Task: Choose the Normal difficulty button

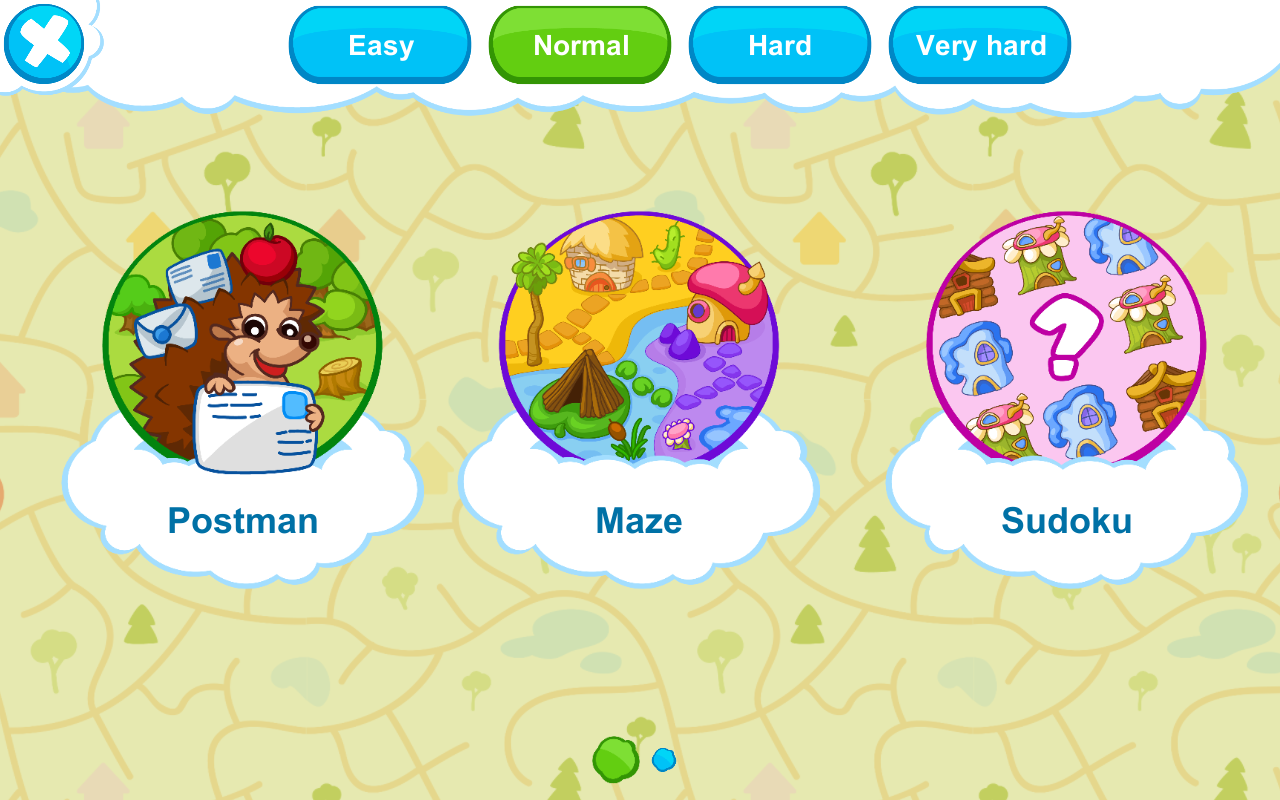Action: tap(580, 45)
